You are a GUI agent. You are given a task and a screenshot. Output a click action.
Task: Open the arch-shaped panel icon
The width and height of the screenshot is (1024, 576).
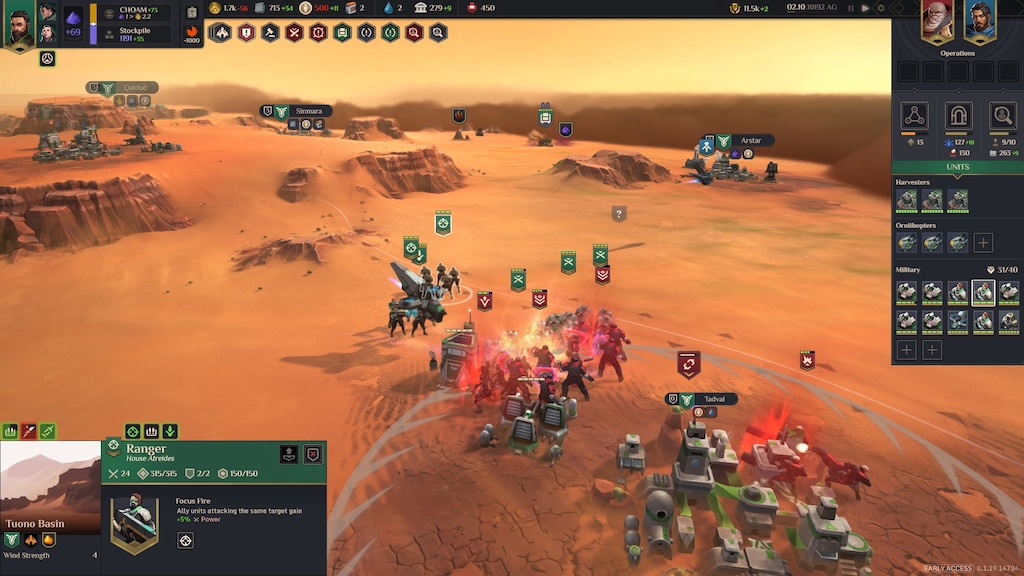[x=958, y=115]
